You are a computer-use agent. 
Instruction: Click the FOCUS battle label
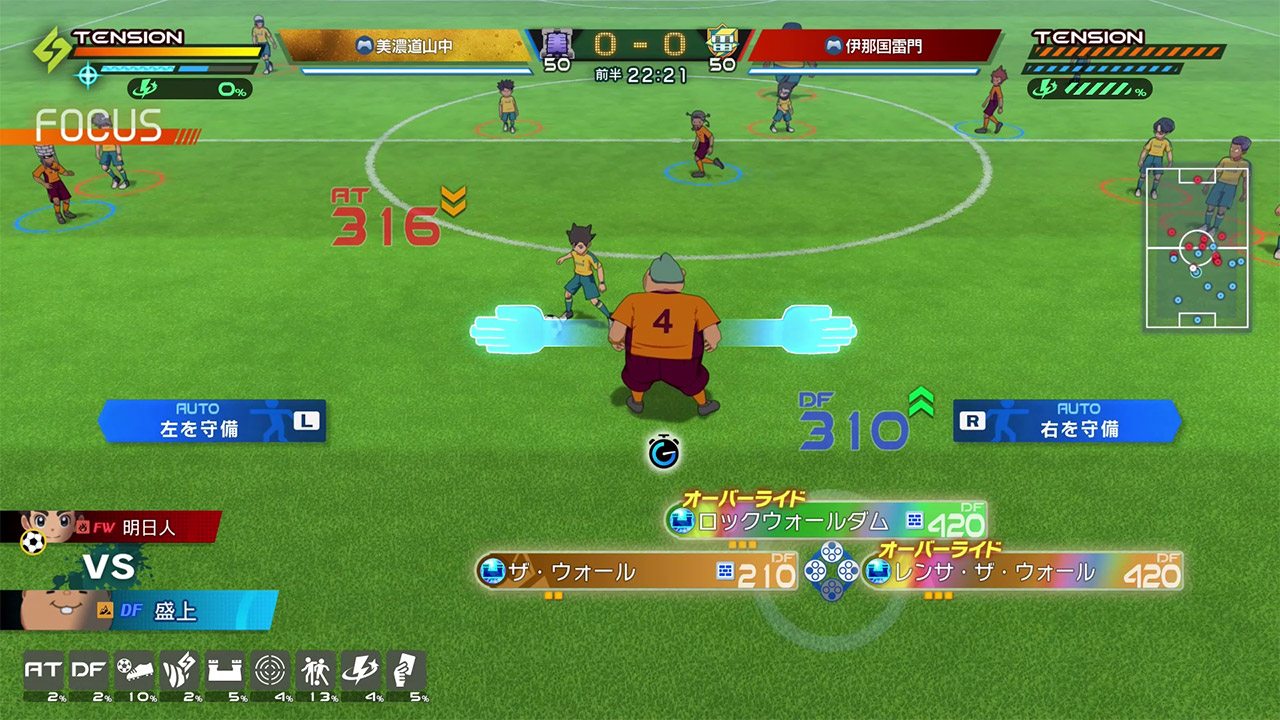pyautogui.click(x=98, y=127)
